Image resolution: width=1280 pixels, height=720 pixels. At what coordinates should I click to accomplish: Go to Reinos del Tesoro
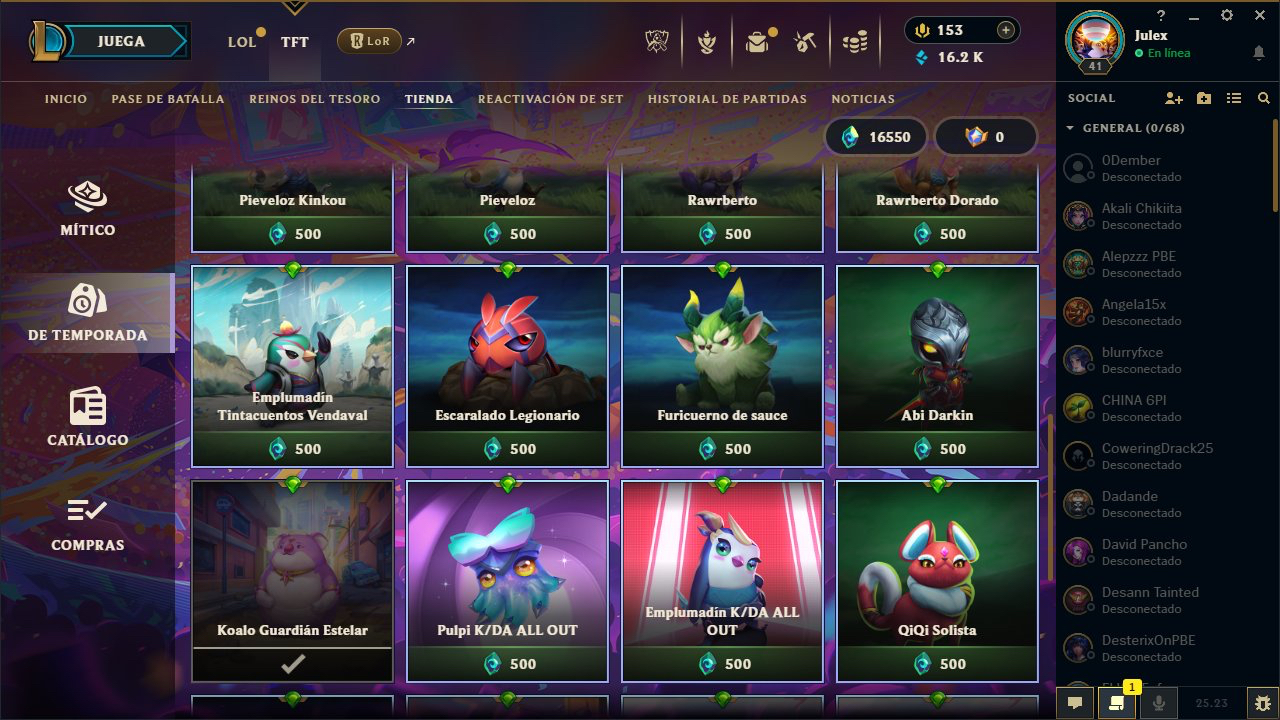pyautogui.click(x=314, y=99)
